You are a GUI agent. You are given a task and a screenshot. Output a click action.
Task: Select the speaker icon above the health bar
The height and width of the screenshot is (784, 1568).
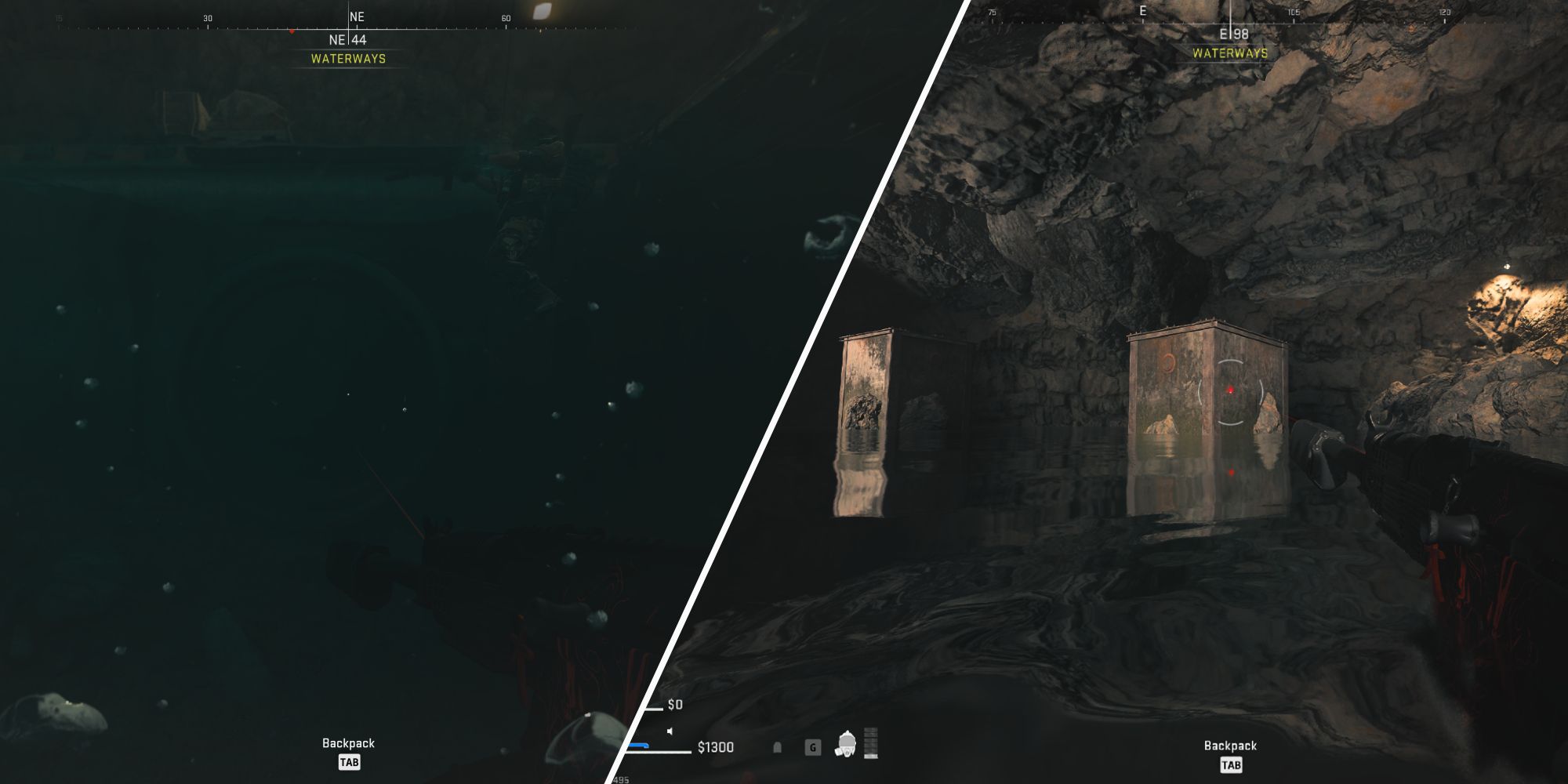coord(670,732)
